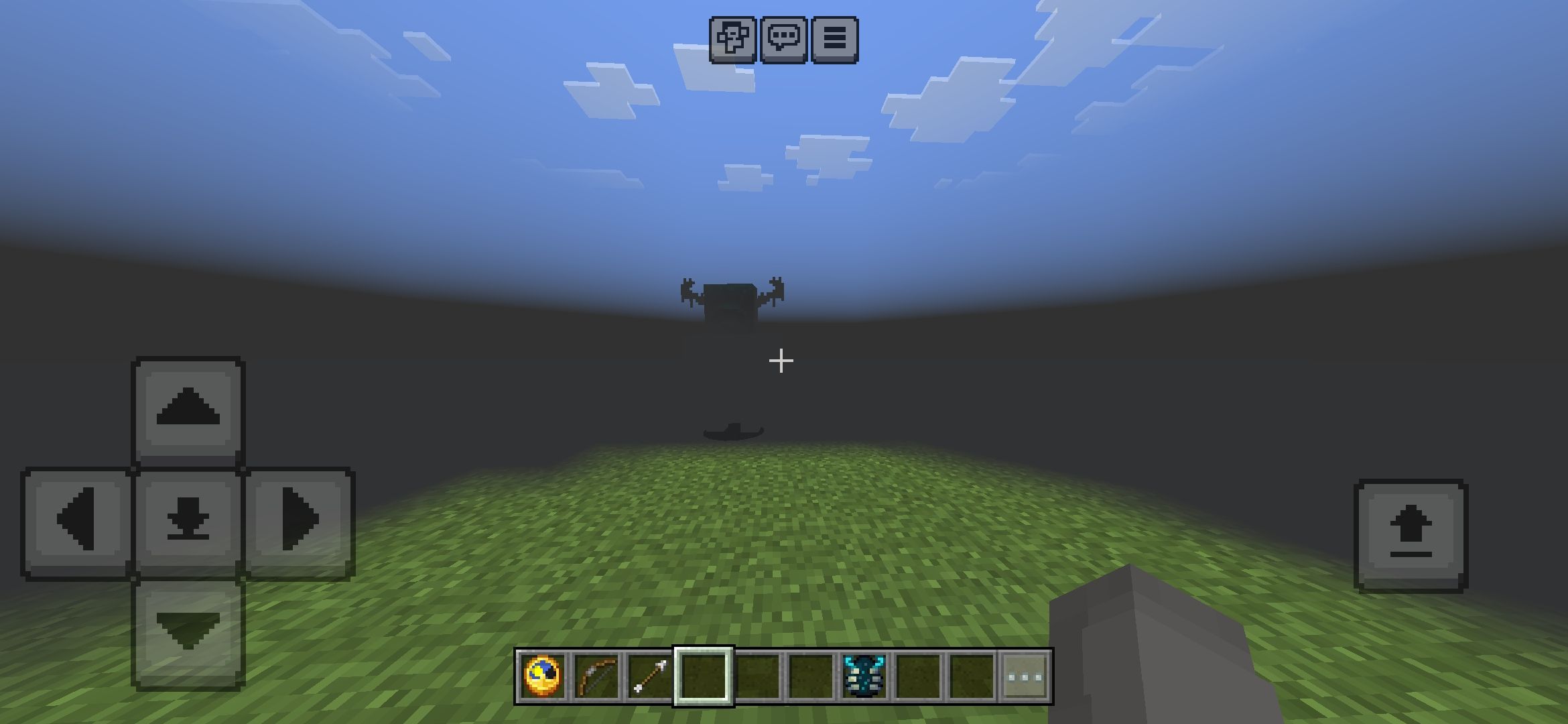Tap the move forward arrow

coord(188,410)
